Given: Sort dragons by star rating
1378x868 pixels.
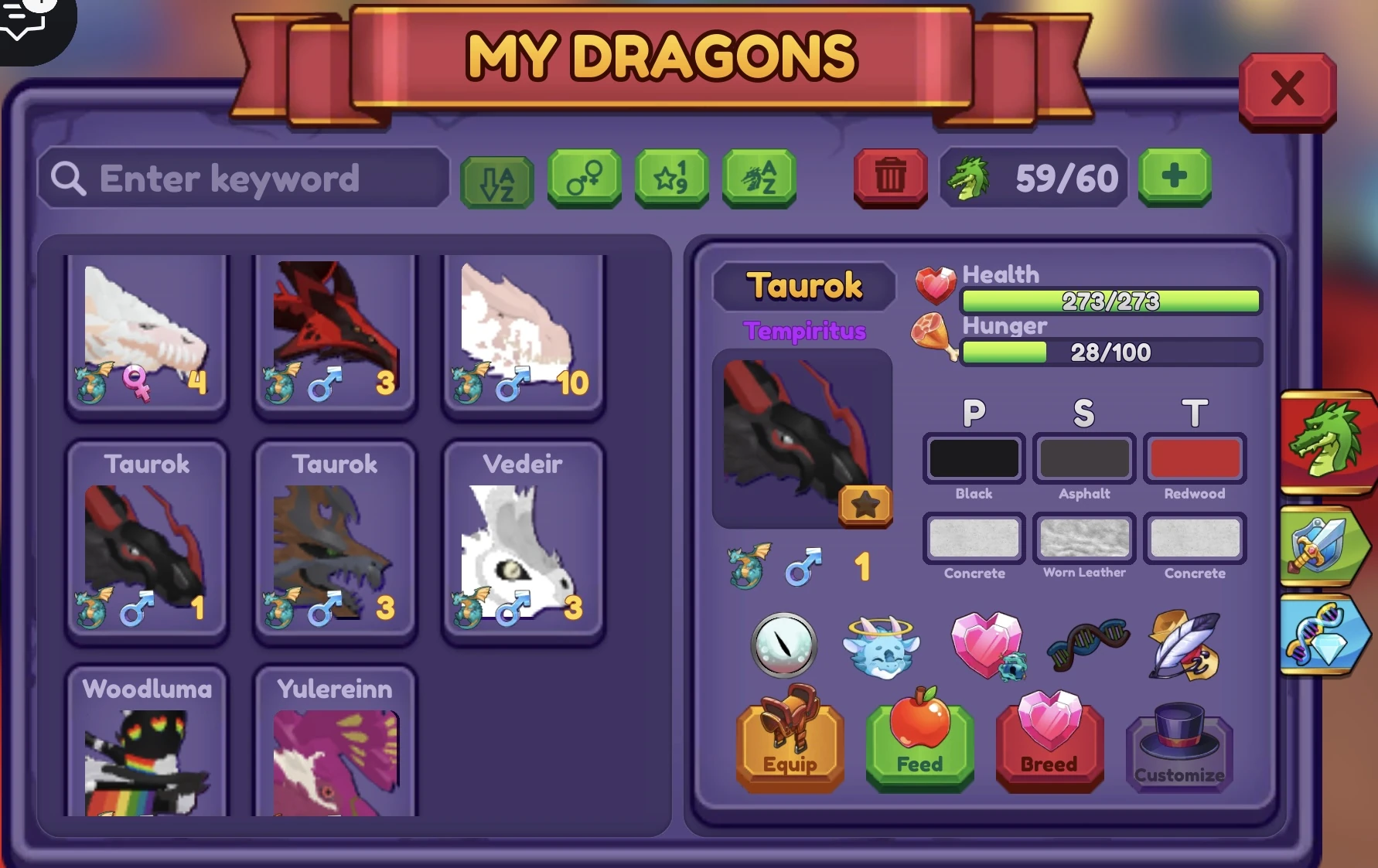Looking at the screenshot, I should point(671,179).
